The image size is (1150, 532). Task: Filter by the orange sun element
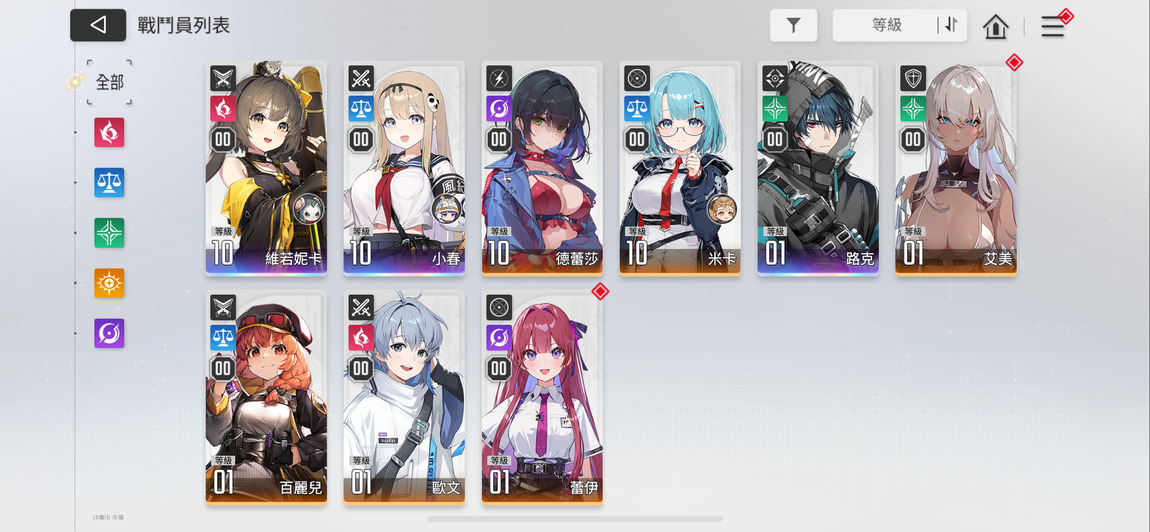coord(109,283)
